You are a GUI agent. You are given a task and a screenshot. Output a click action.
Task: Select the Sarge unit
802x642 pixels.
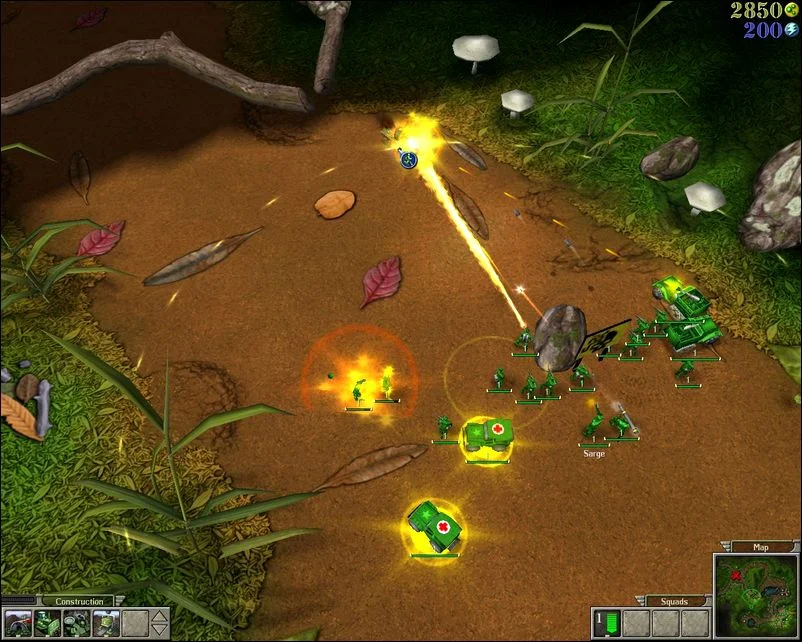pyautogui.click(x=593, y=427)
